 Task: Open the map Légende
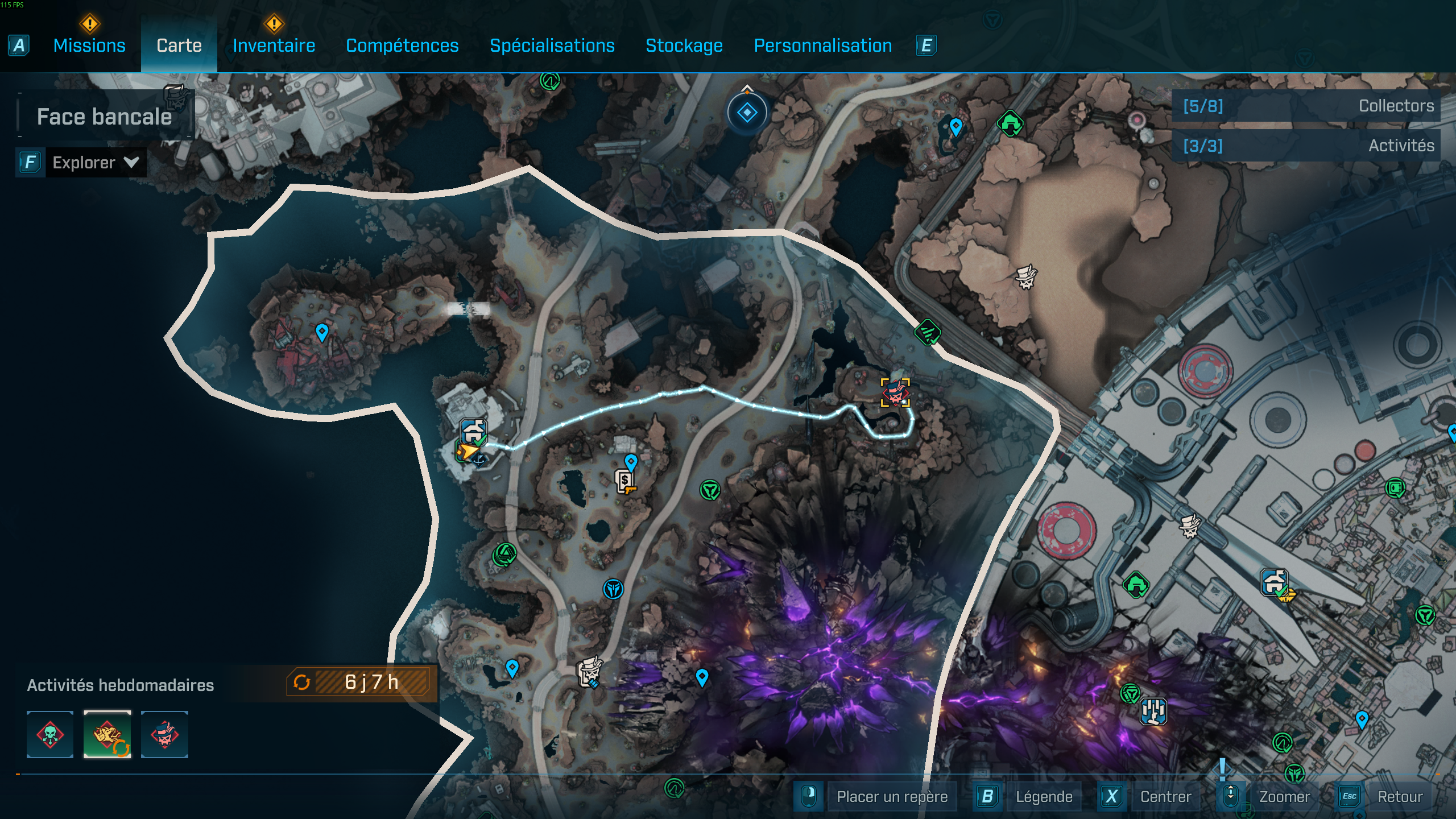point(1044,797)
